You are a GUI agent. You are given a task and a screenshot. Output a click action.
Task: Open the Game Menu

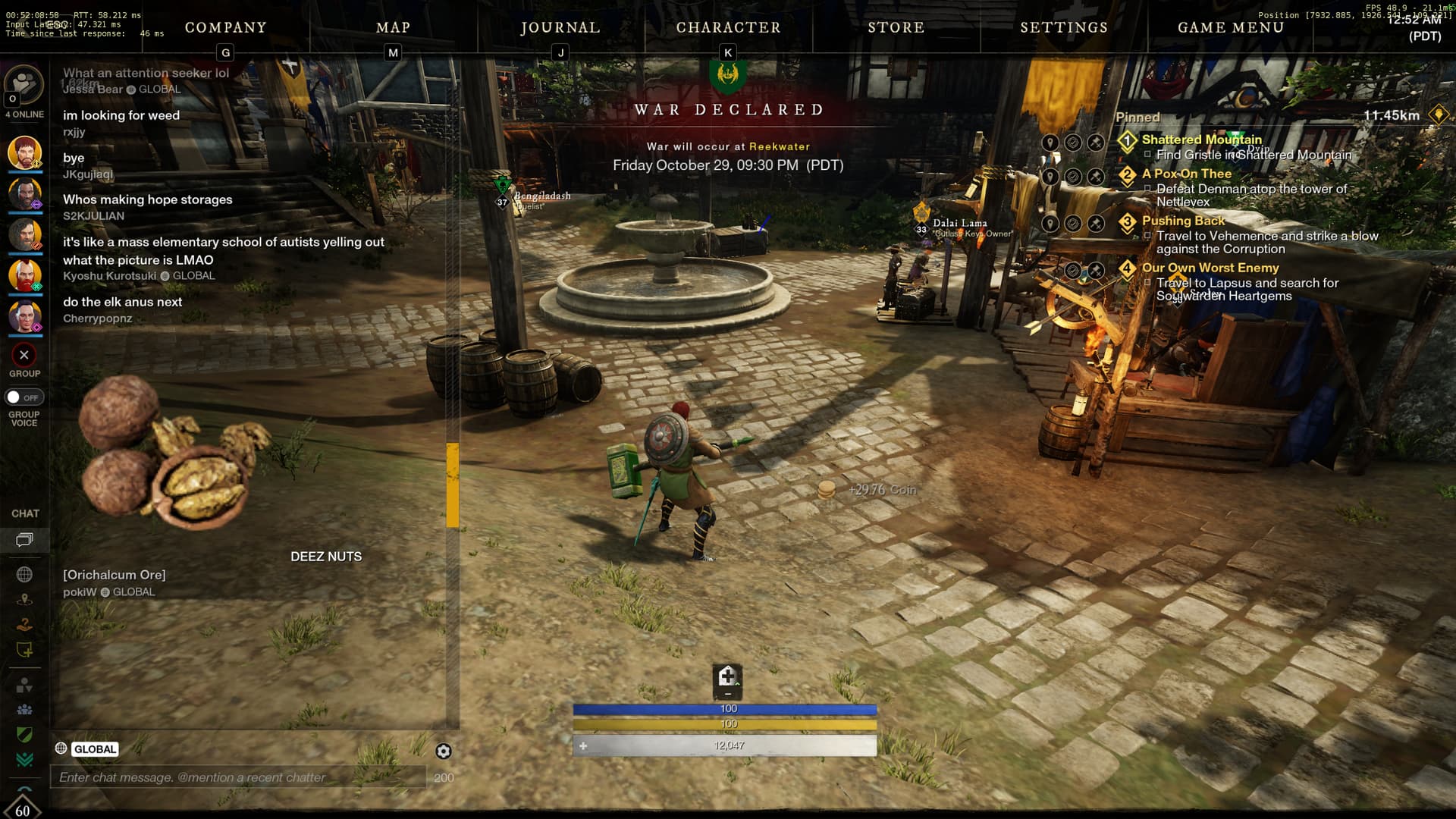[1231, 27]
